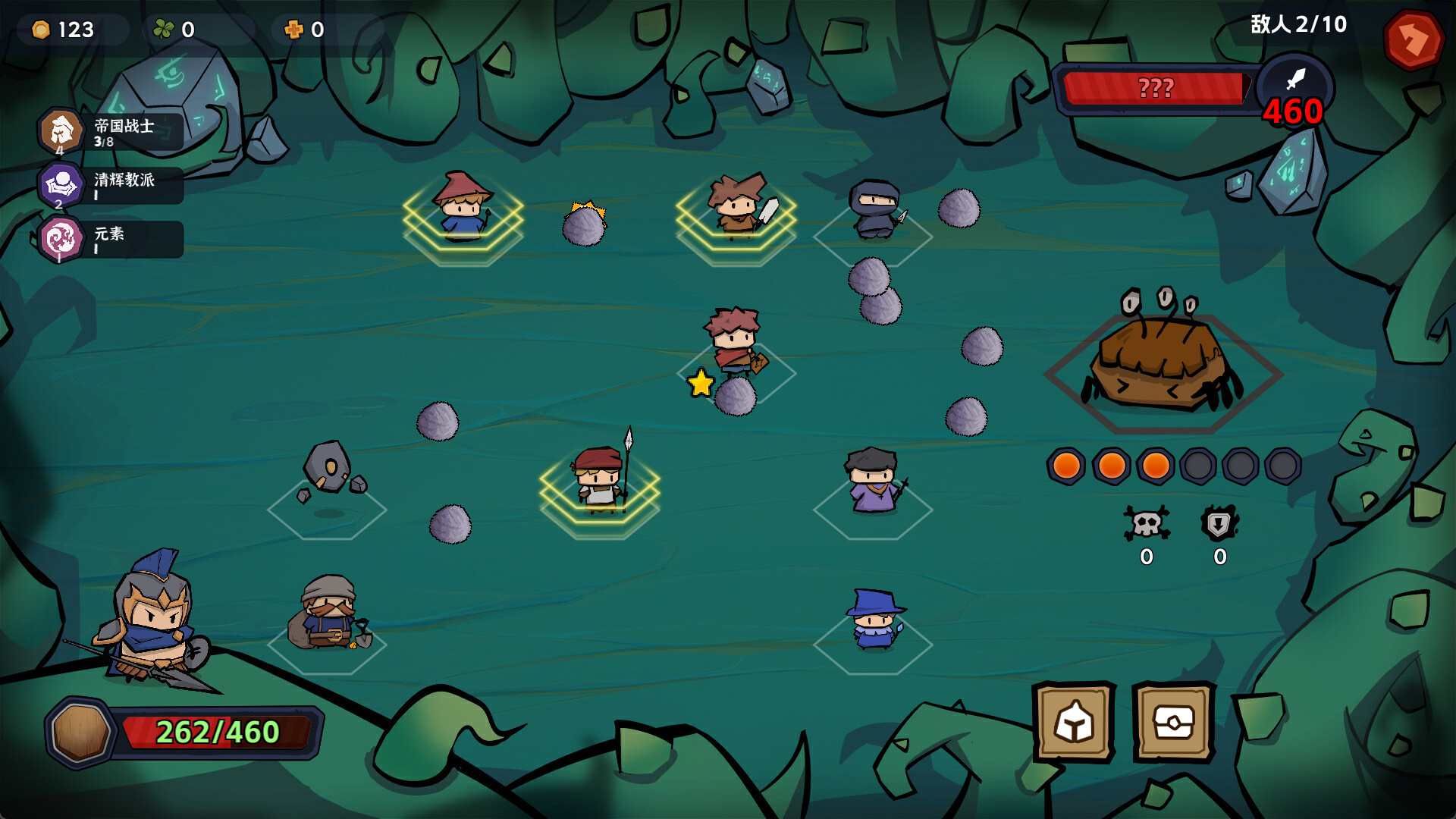Select the 清辉教派 synergy entry
1456x819 pixels.
click(x=111, y=185)
